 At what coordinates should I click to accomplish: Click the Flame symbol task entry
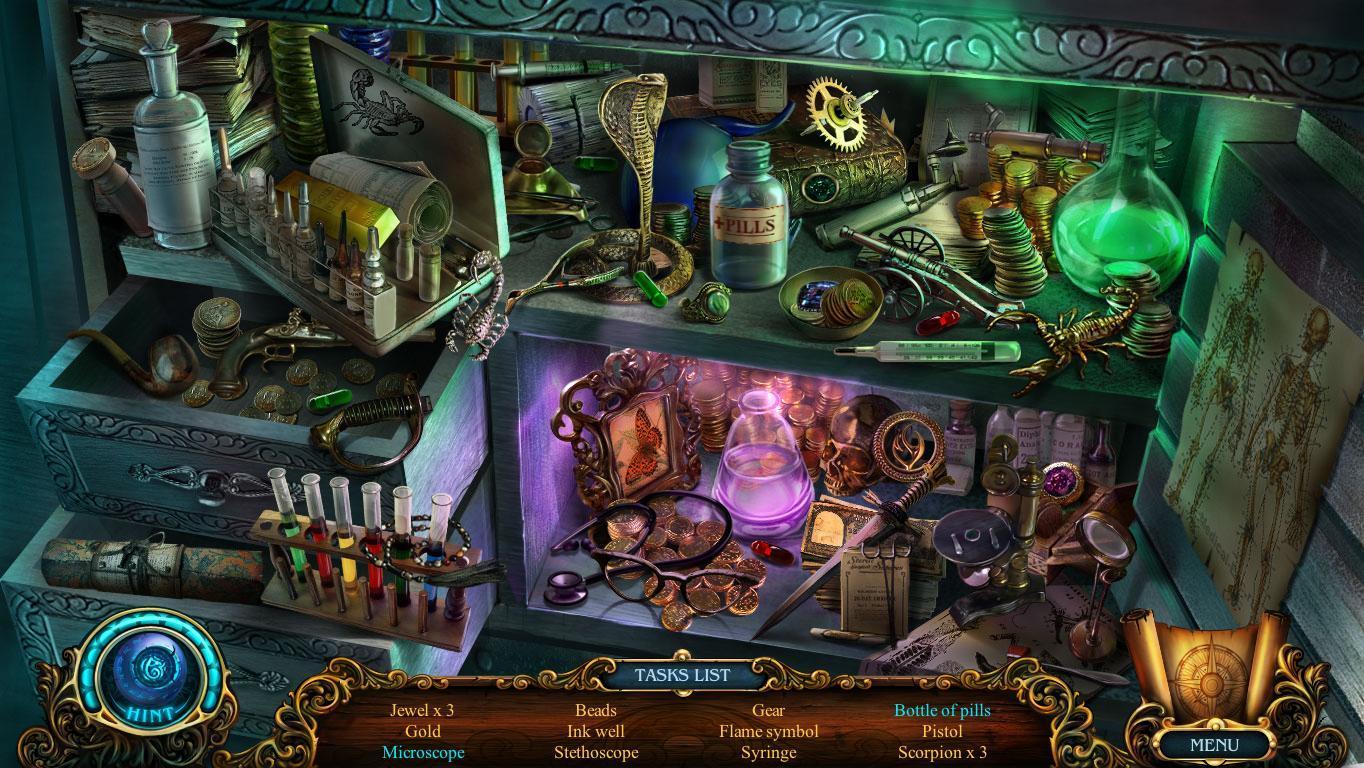coord(768,732)
